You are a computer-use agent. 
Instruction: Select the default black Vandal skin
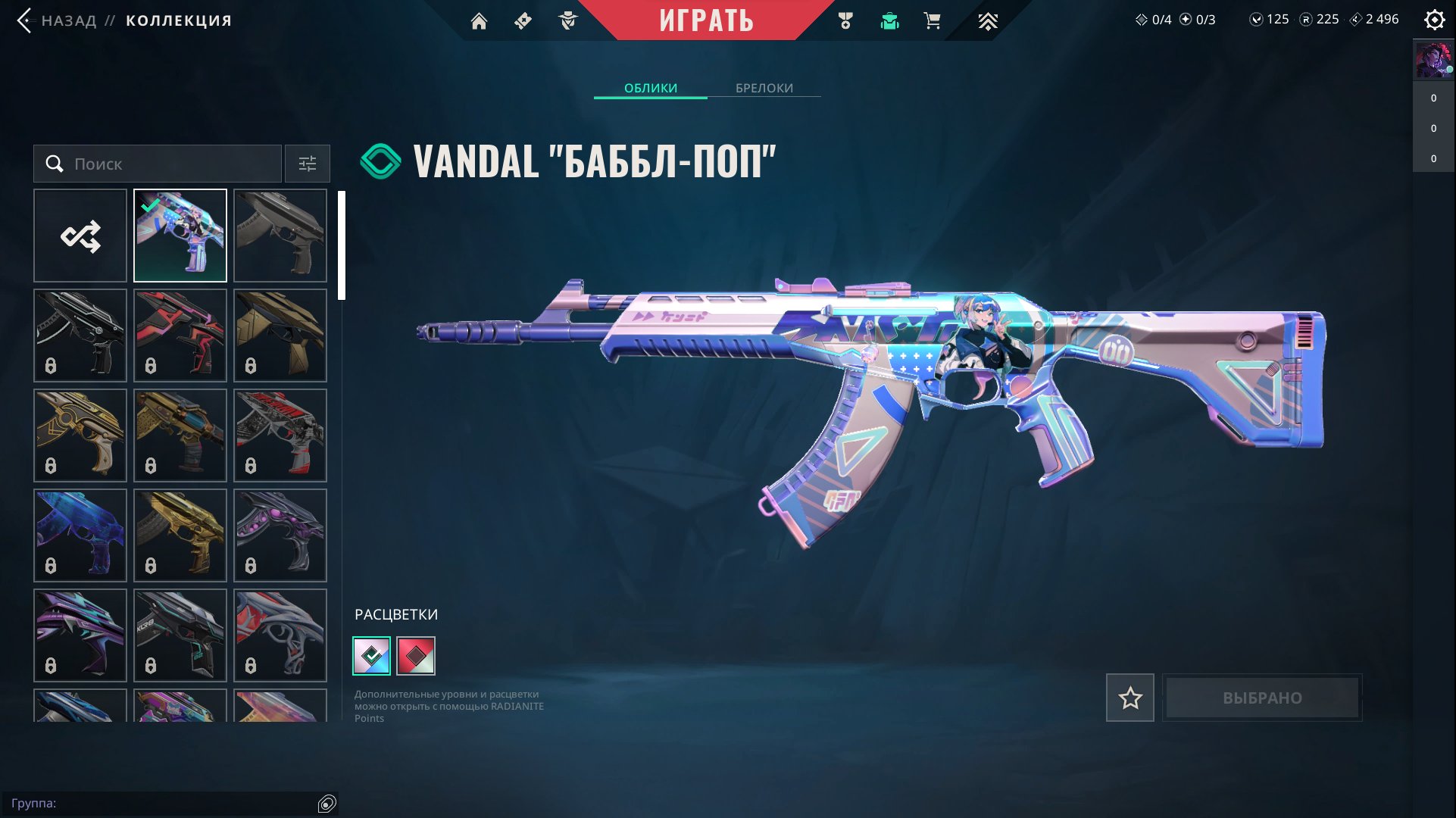point(280,236)
